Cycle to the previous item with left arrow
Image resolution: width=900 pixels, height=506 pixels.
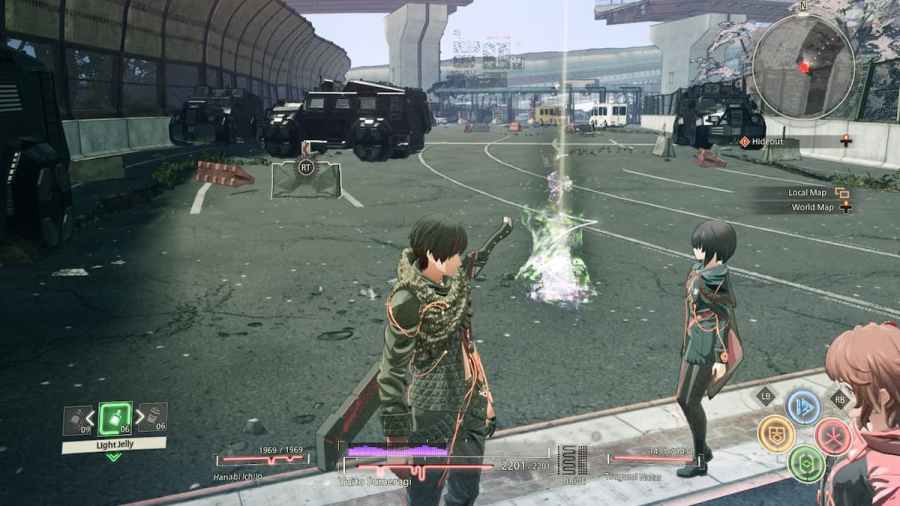pyautogui.click(x=90, y=418)
